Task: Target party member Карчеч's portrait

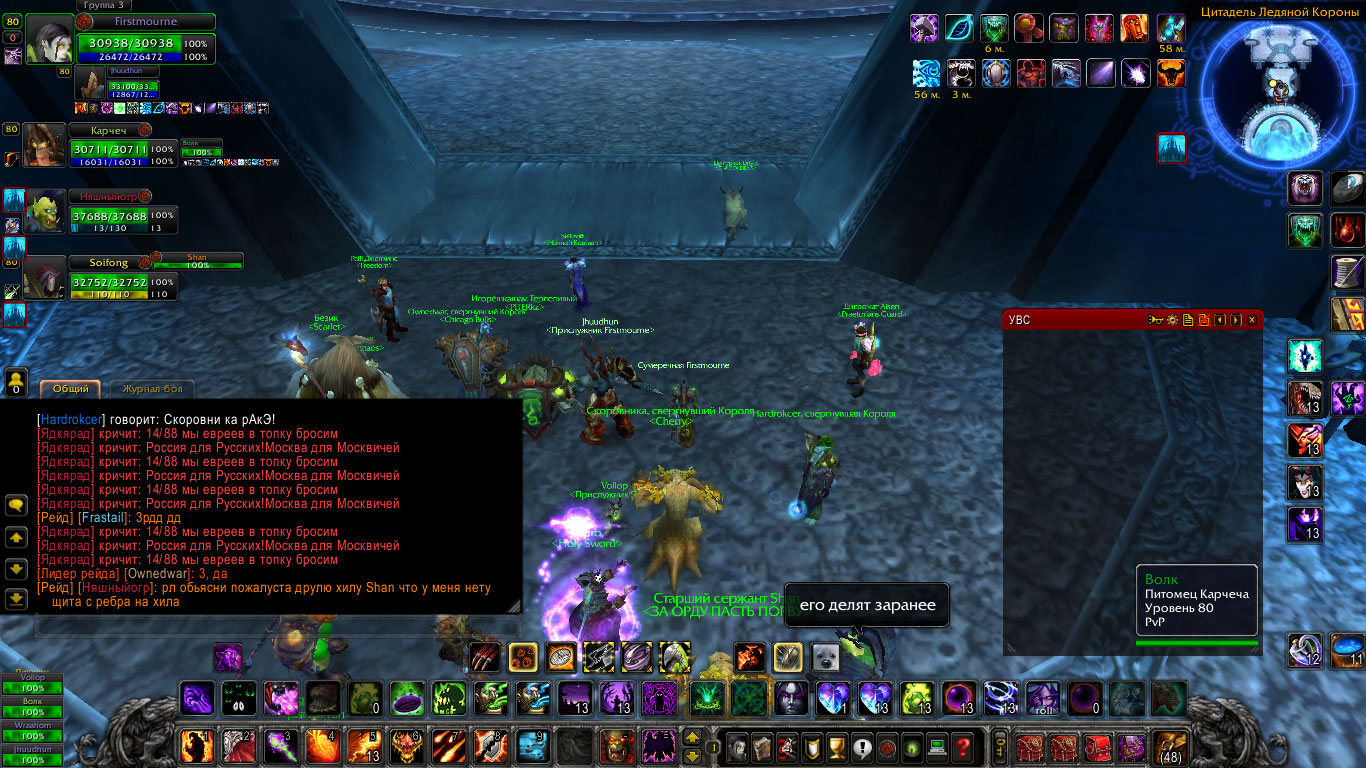Action: [x=45, y=146]
